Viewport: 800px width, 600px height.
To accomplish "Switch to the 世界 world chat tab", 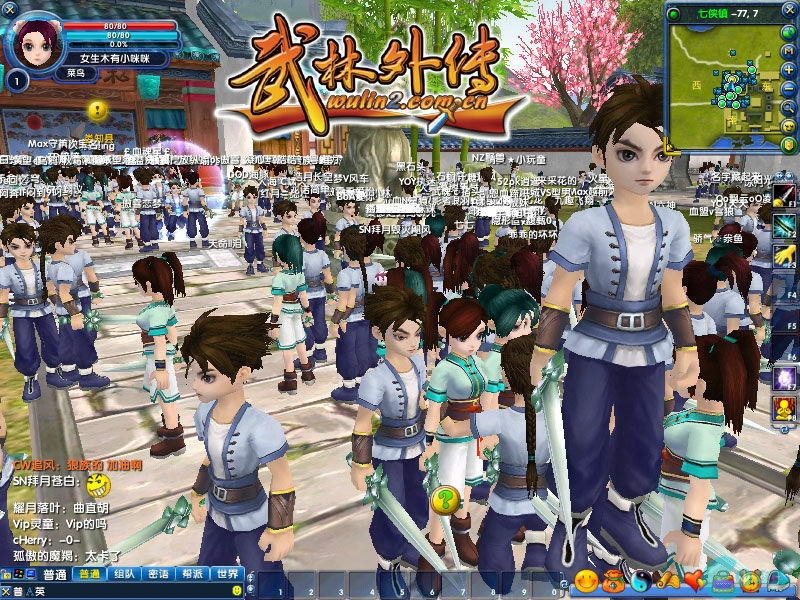I will coord(228,574).
